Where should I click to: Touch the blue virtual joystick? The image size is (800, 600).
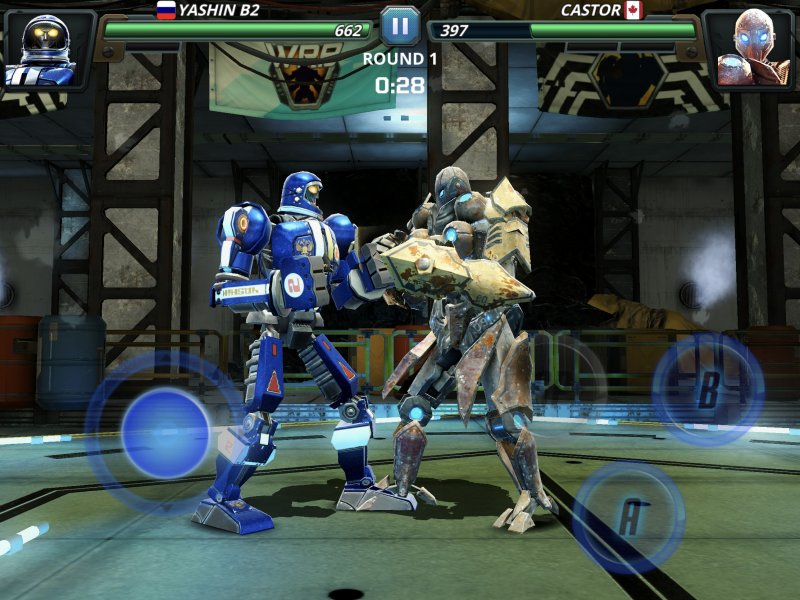point(165,432)
